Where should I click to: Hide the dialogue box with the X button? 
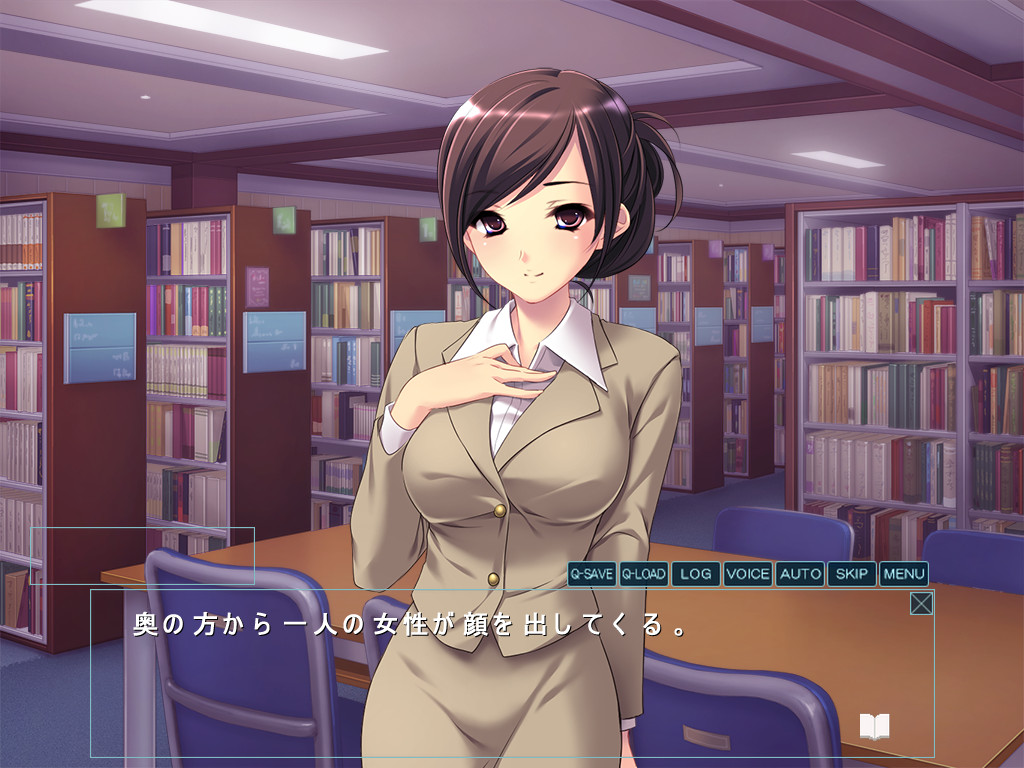click(921, 603)
